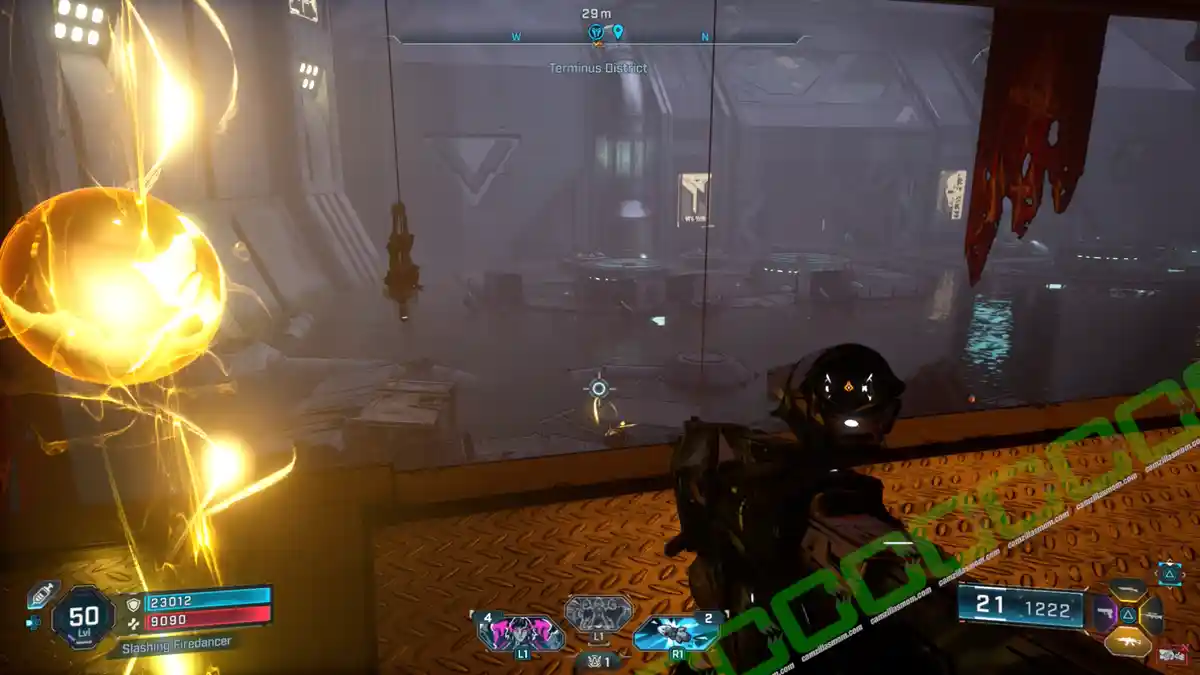The image size is (1200, 675).
Task: Activate the greyed-out center ability icon
Action: point(598,613)
